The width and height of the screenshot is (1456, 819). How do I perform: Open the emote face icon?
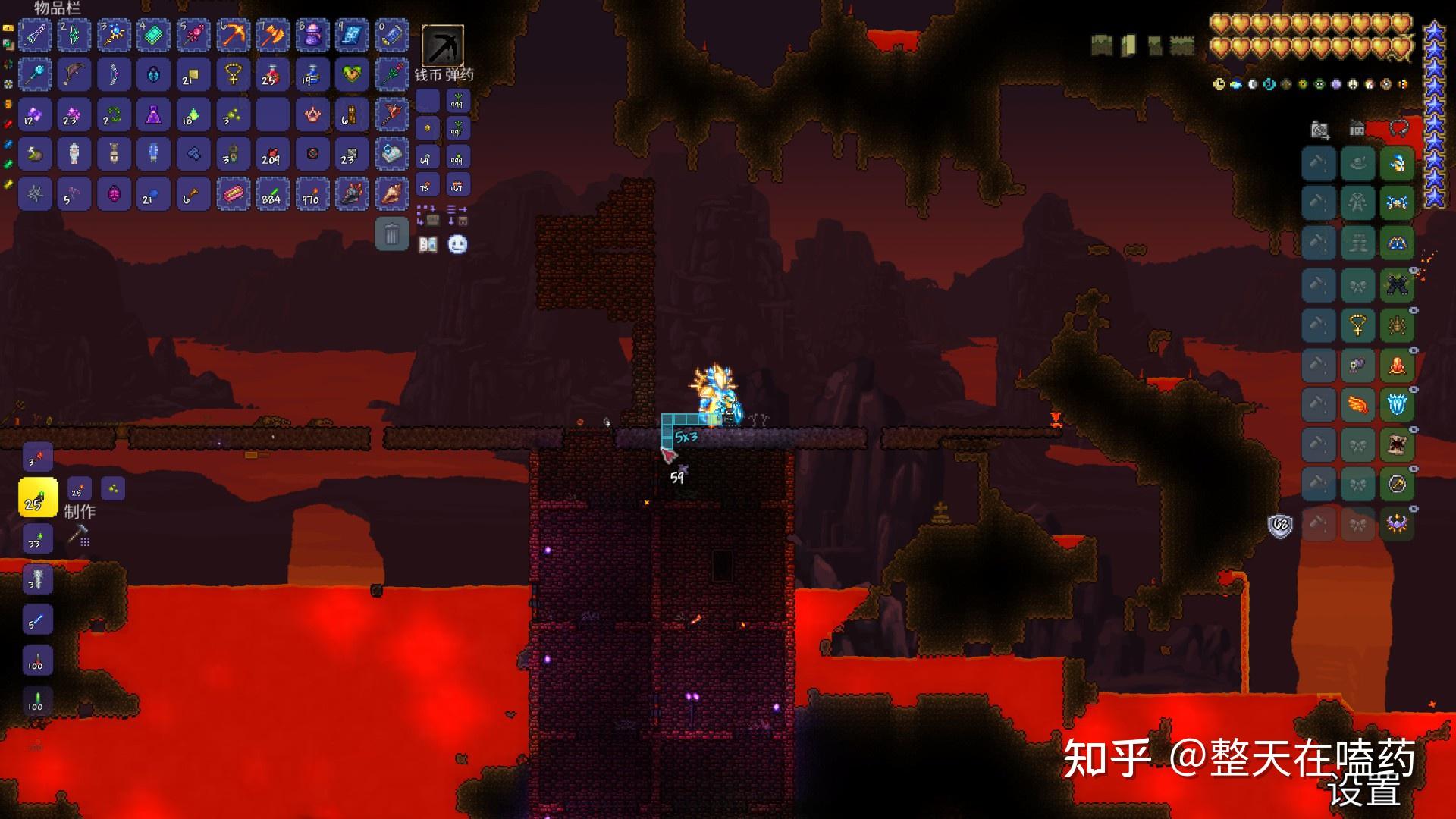click(457, 244)
